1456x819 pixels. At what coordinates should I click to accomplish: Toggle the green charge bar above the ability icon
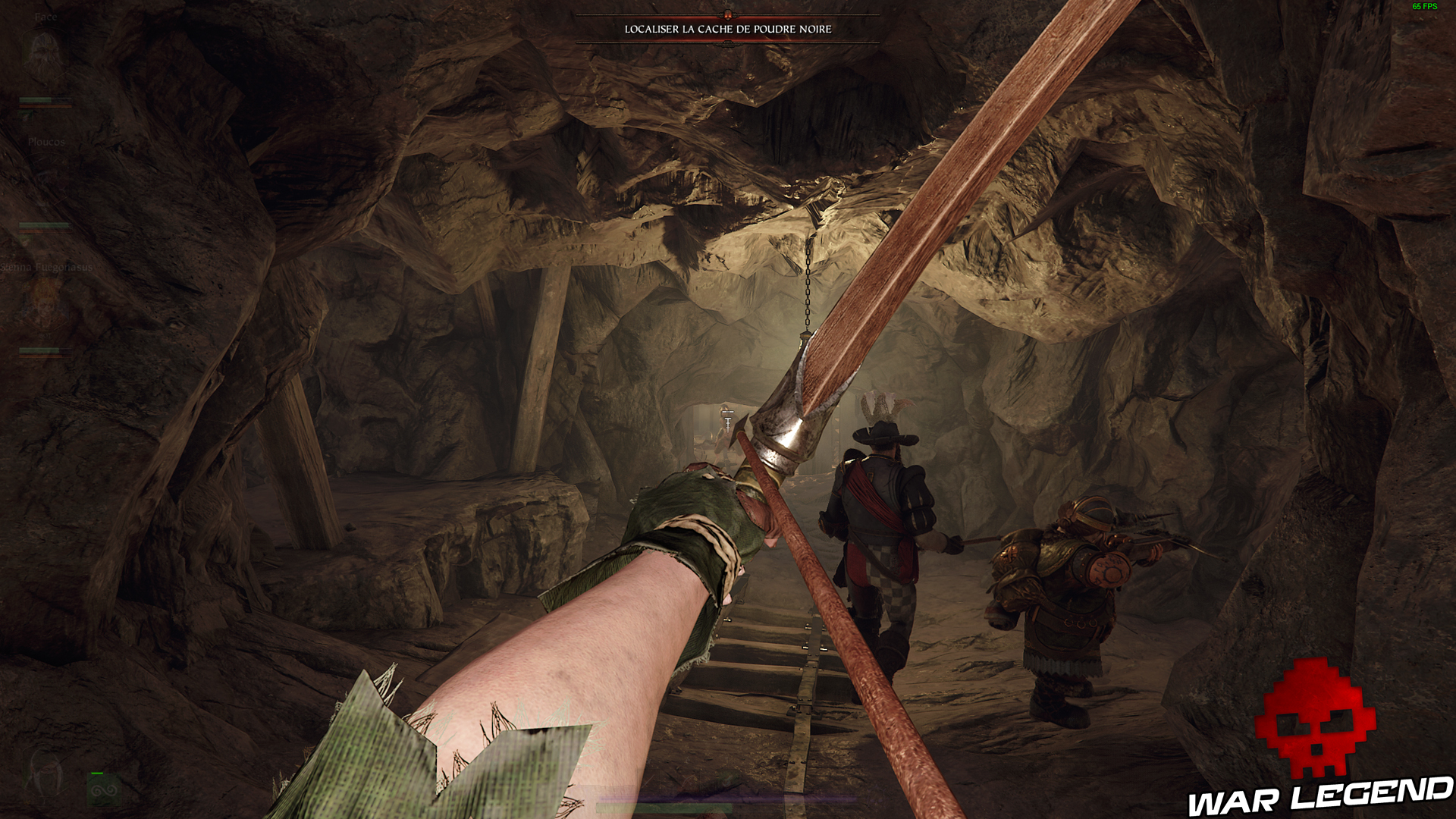97,773
